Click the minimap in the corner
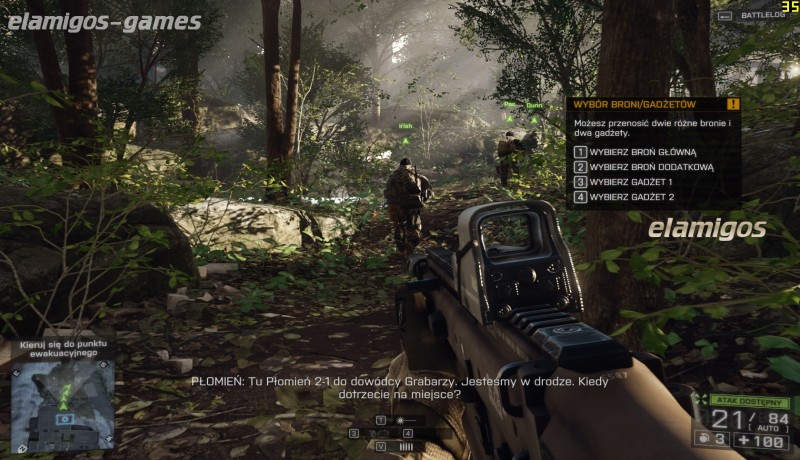800x460 pixels. (62, 403)
